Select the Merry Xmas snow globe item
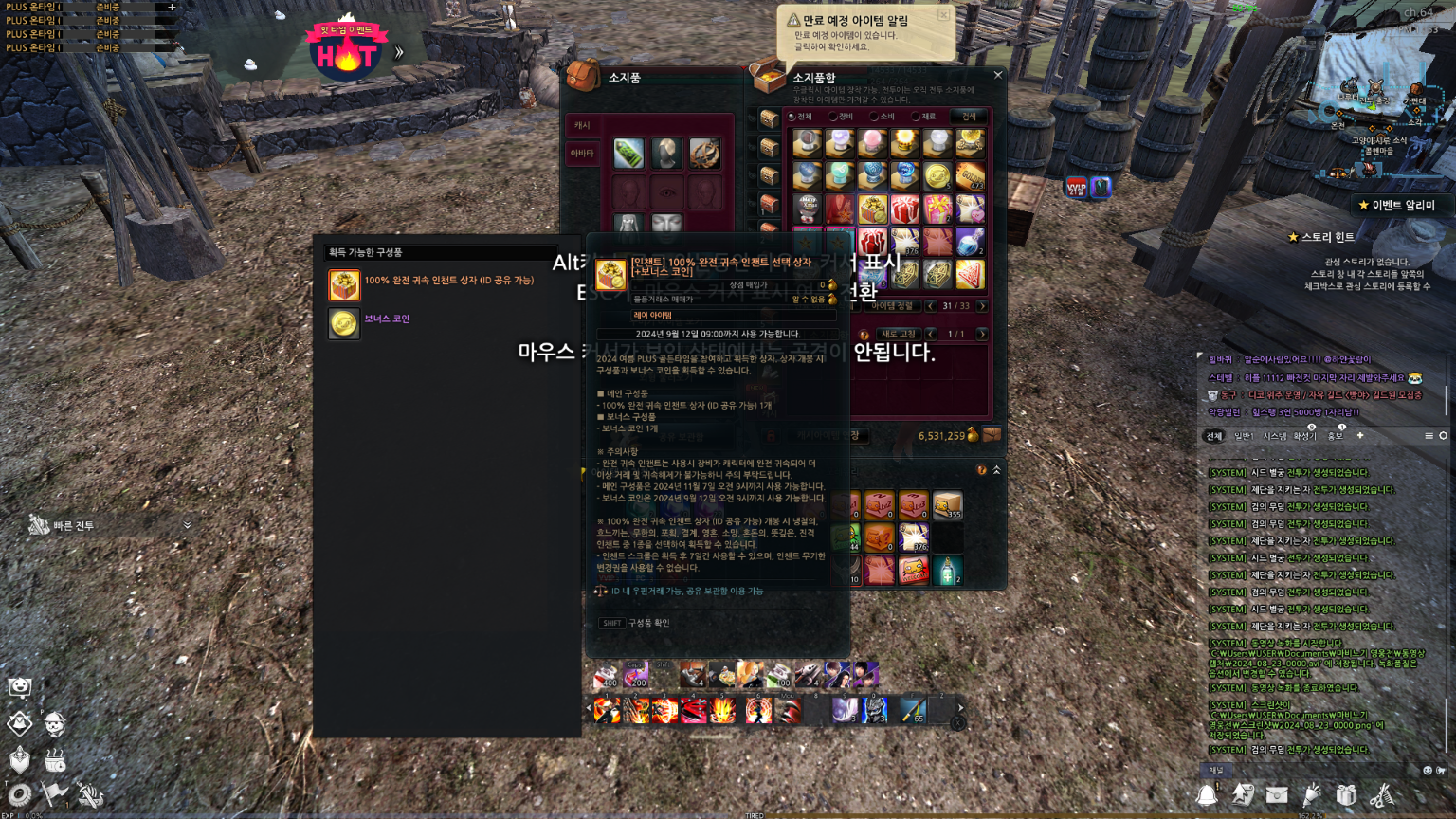This screenshot has width=1456, height=819. pos(808,209)
